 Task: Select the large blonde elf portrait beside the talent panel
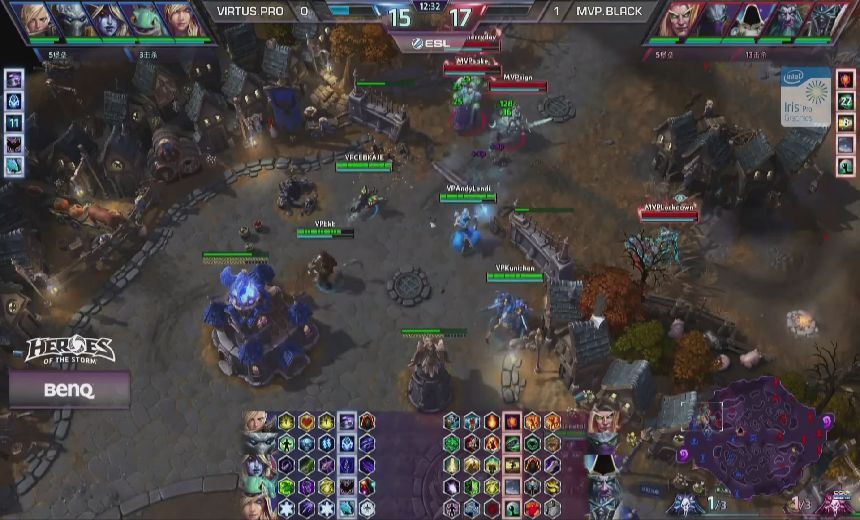click(x=603, y=422)
